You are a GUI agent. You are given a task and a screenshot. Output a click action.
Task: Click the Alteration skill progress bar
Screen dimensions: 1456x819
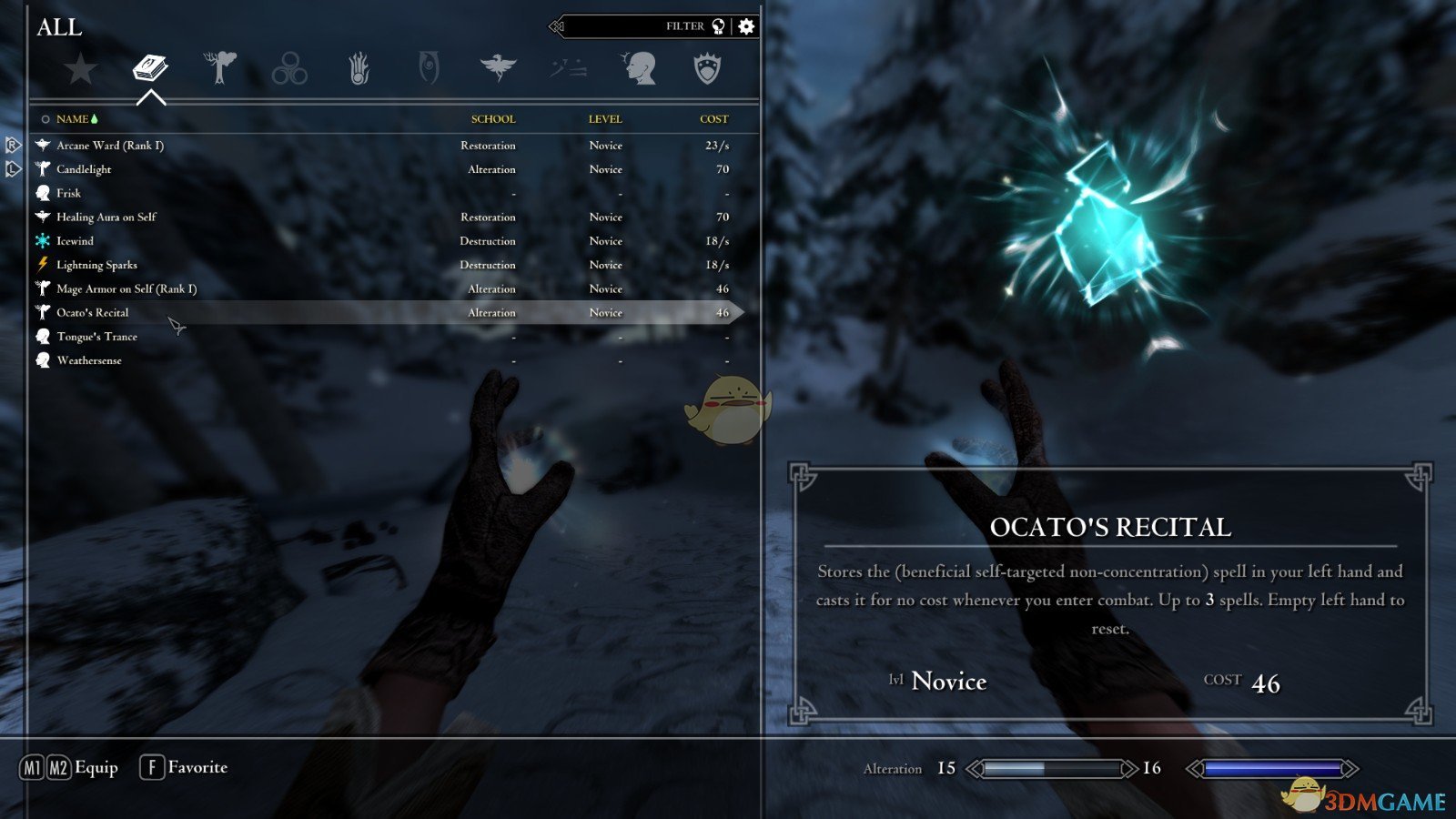(1050, 768)
